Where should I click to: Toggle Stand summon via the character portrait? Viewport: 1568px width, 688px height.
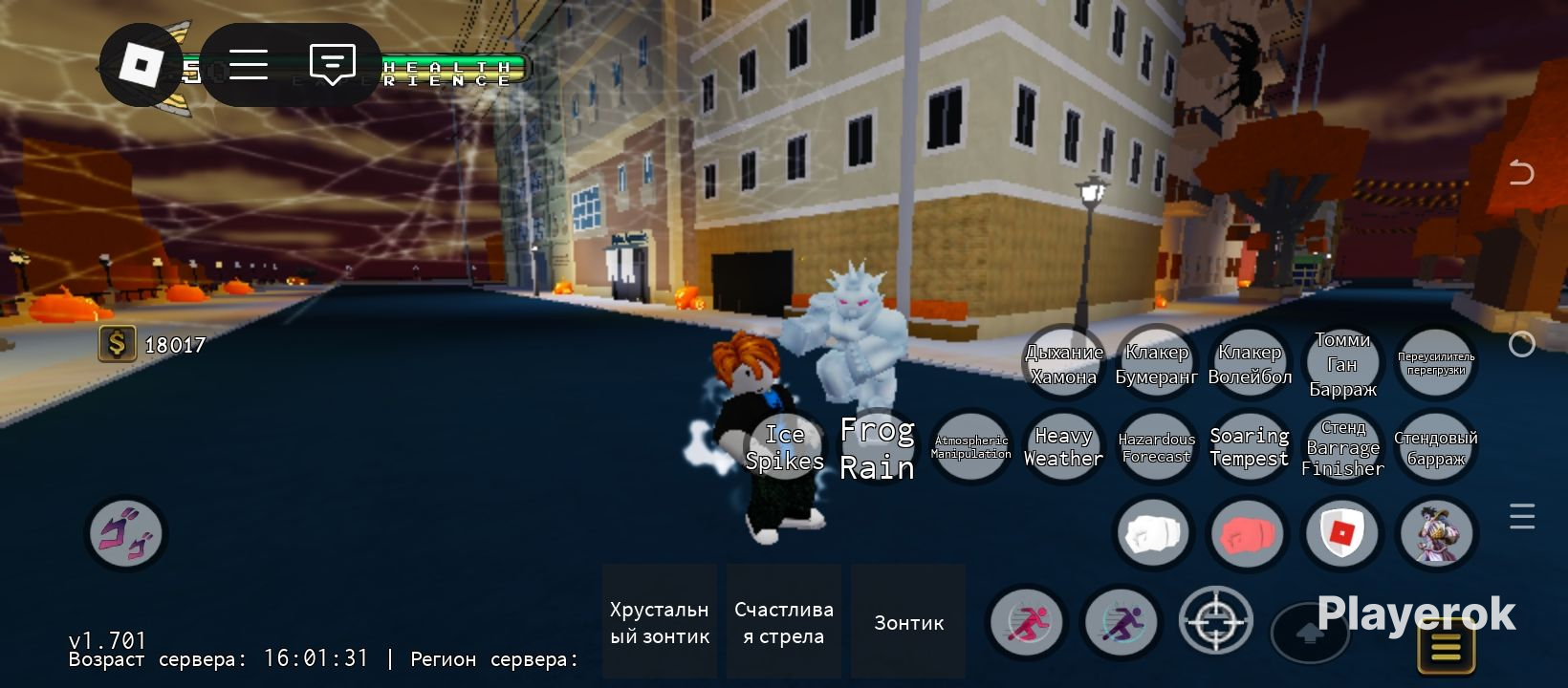(x=1436, y=533)
